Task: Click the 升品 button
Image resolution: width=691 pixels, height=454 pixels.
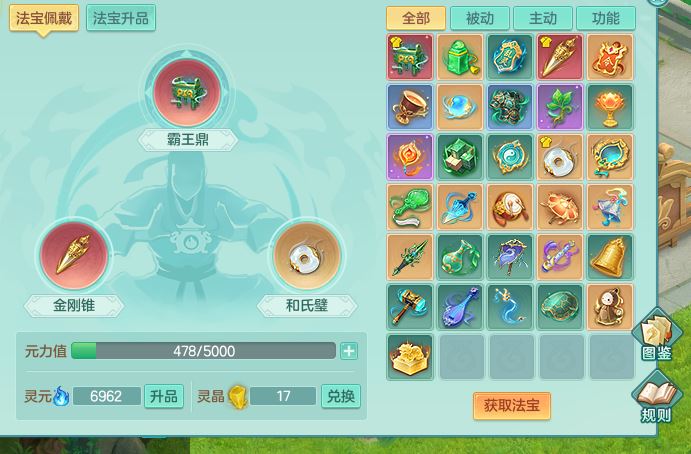Action: pyautogui.click(x=164, y=396)
